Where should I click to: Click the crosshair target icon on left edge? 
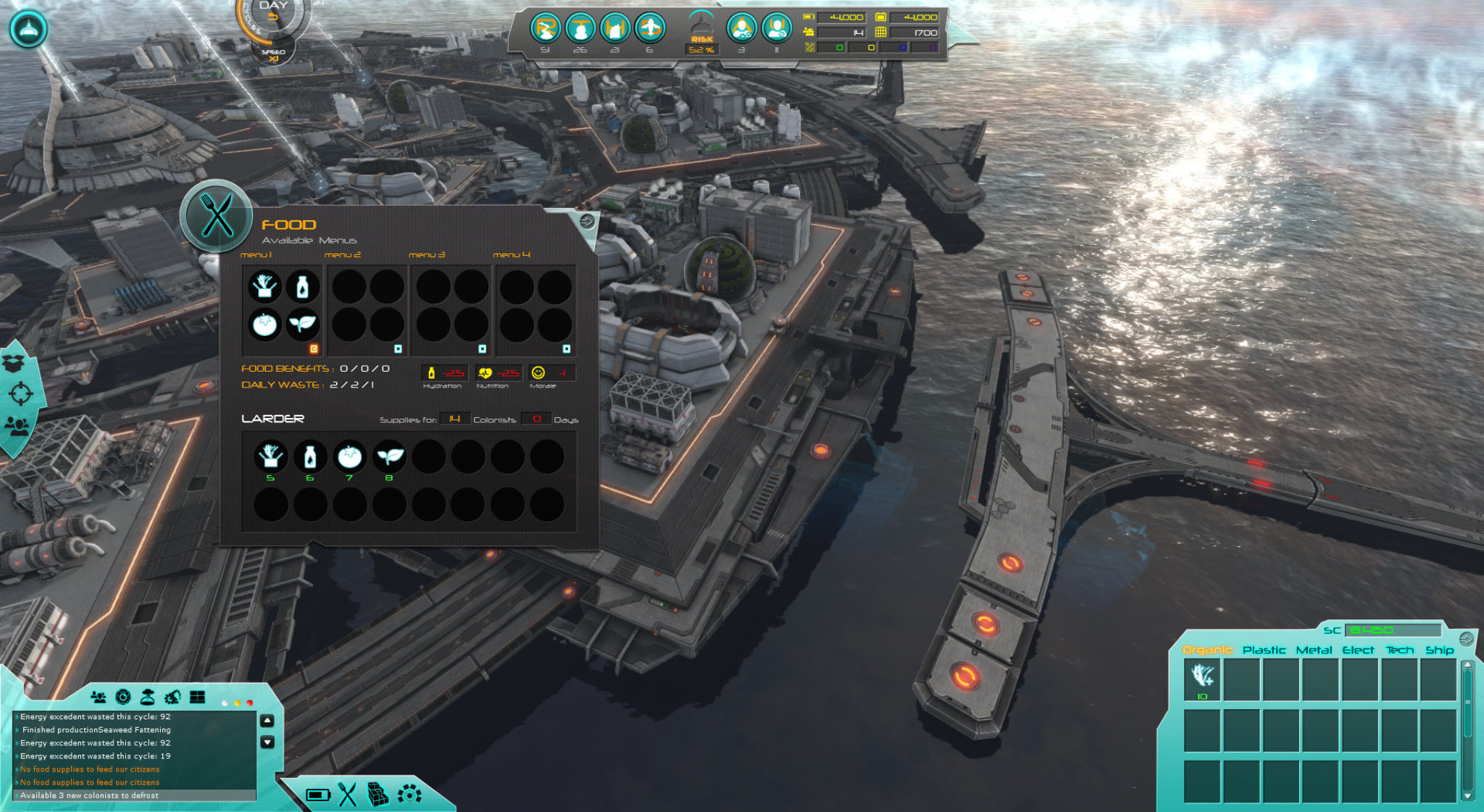[x=20, y=393]
